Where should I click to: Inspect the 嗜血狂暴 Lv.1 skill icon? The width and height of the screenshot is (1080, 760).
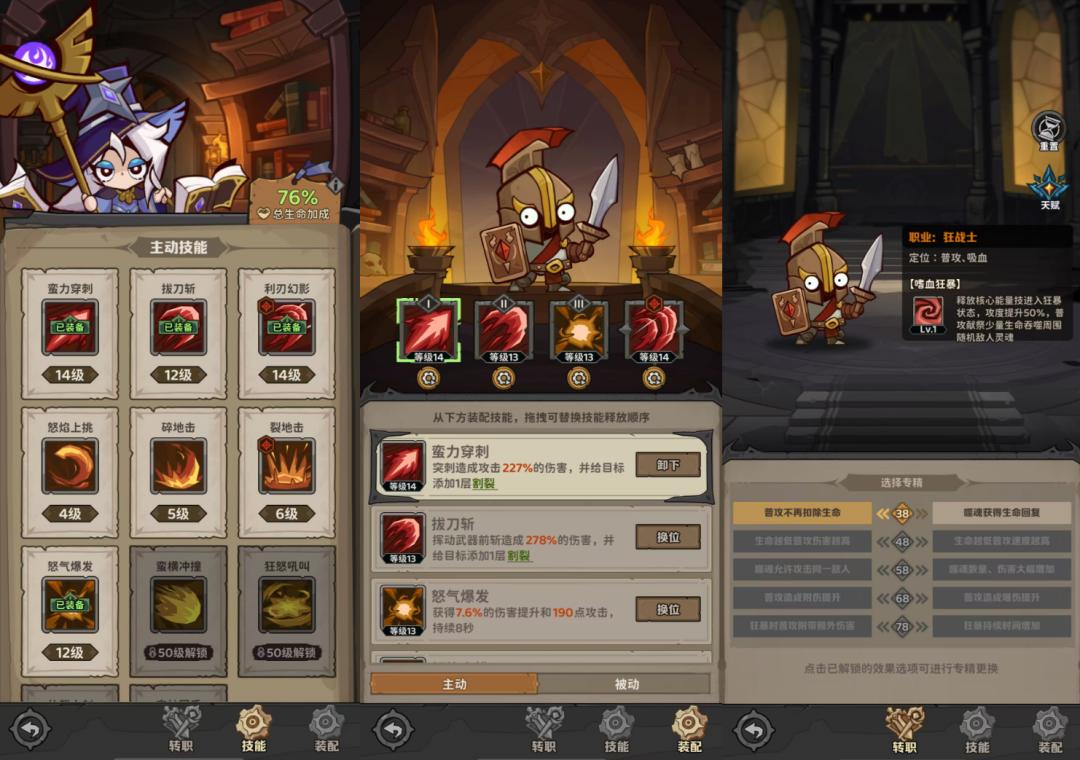[x=927, y=314]
